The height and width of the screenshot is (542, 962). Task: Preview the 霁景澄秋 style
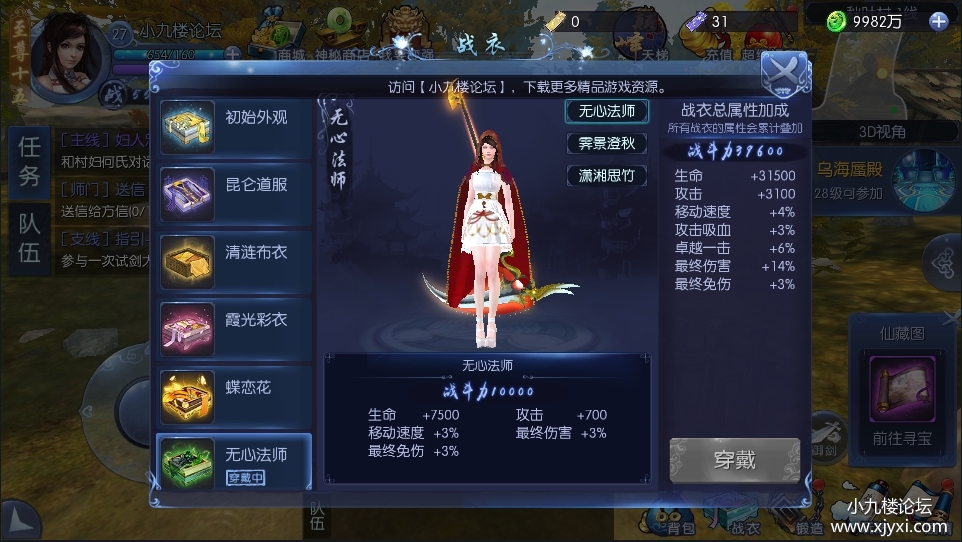(x=606, y=144)
